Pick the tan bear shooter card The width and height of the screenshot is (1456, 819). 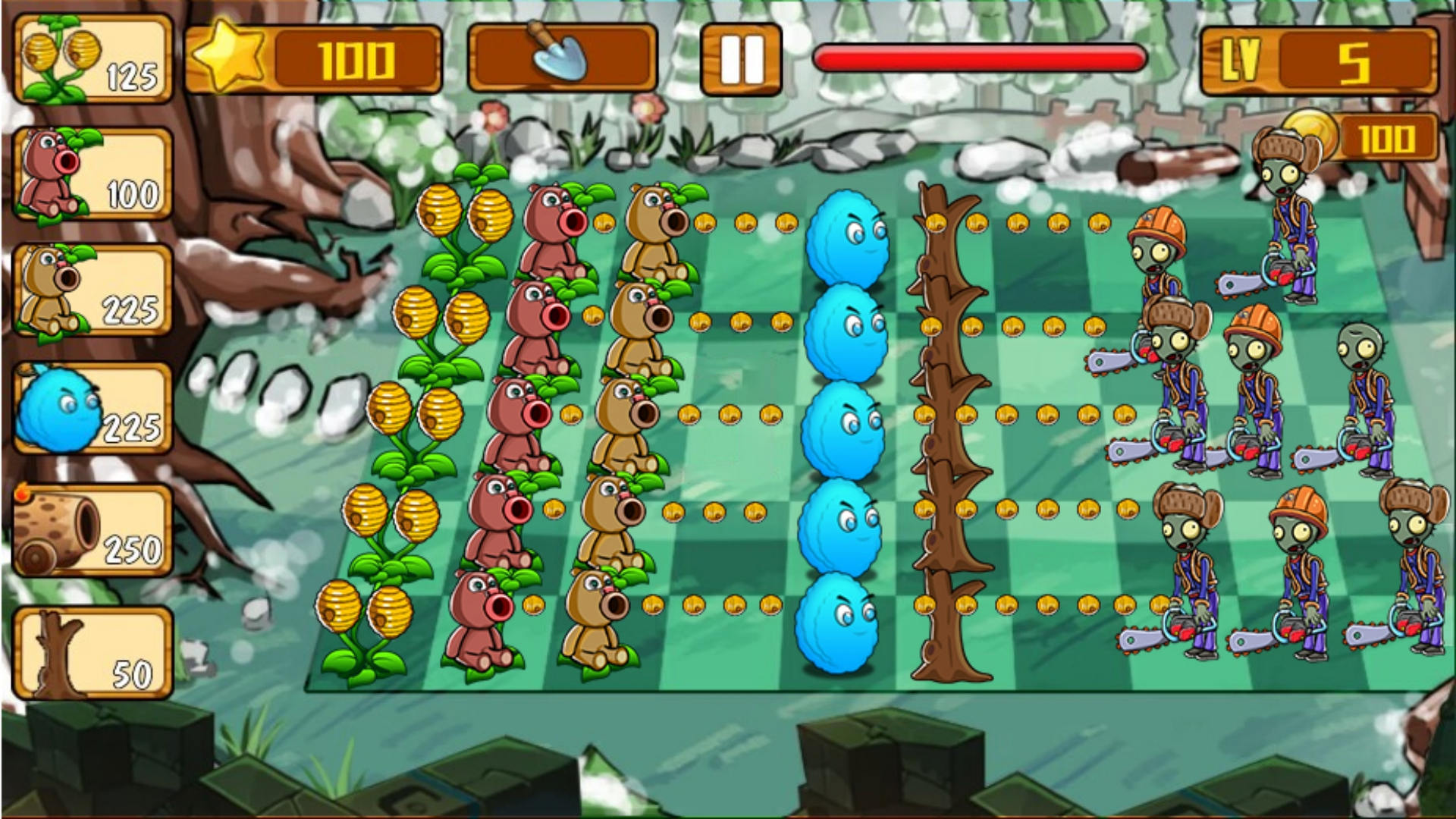pyautogui.click(x=93, y=290)
